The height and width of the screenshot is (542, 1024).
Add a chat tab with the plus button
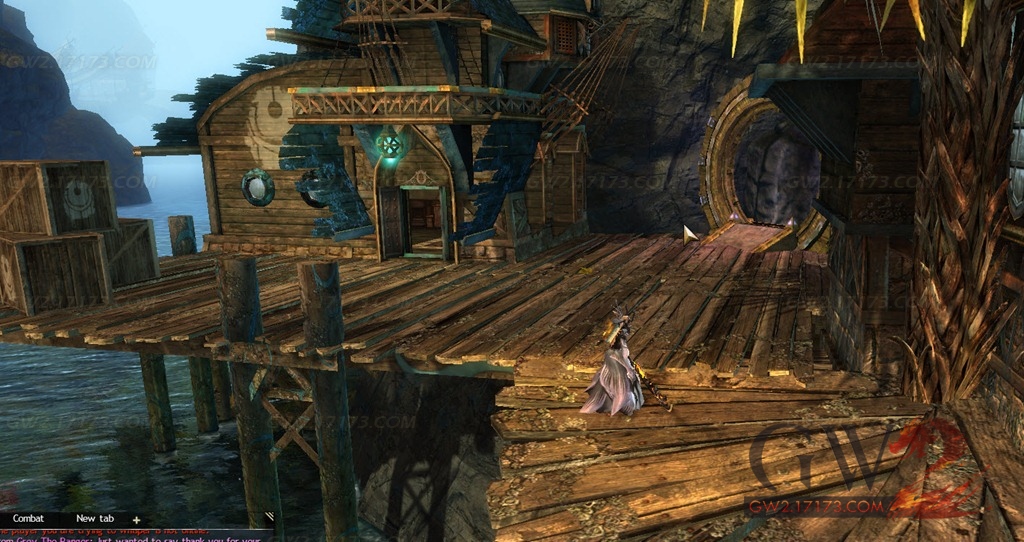[x=136, y=520]
